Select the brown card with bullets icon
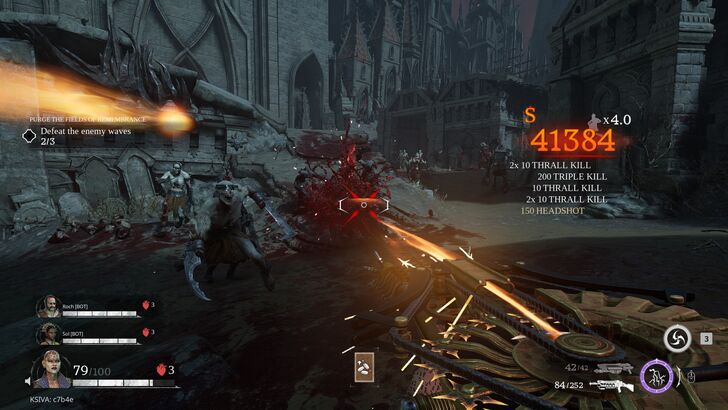Image resolution: width=728 pixels, height=410 pixels. pyautogui.click(x=364, y=369)
